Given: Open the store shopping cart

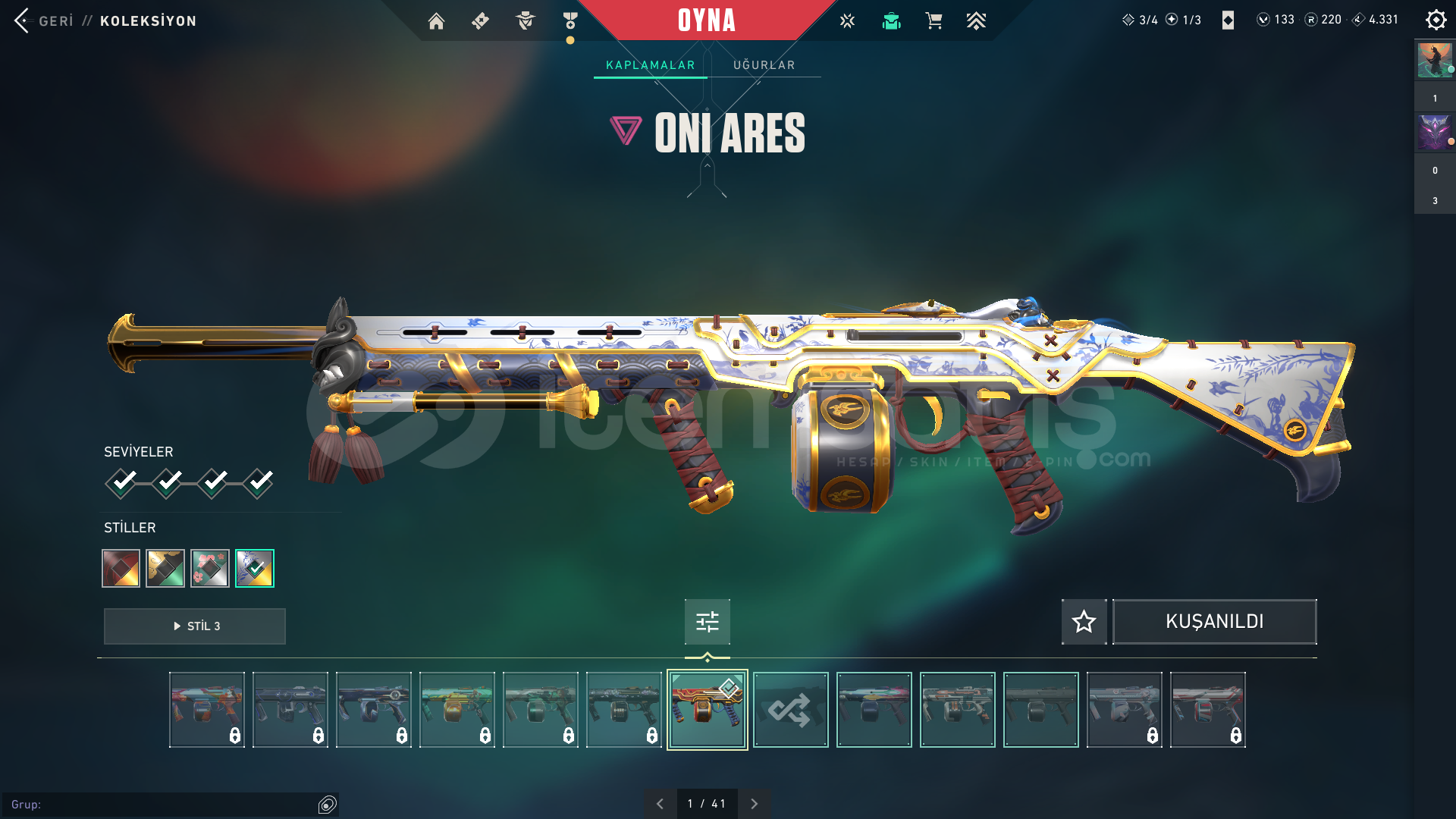Looking at the screenshot, I should 934,21.
